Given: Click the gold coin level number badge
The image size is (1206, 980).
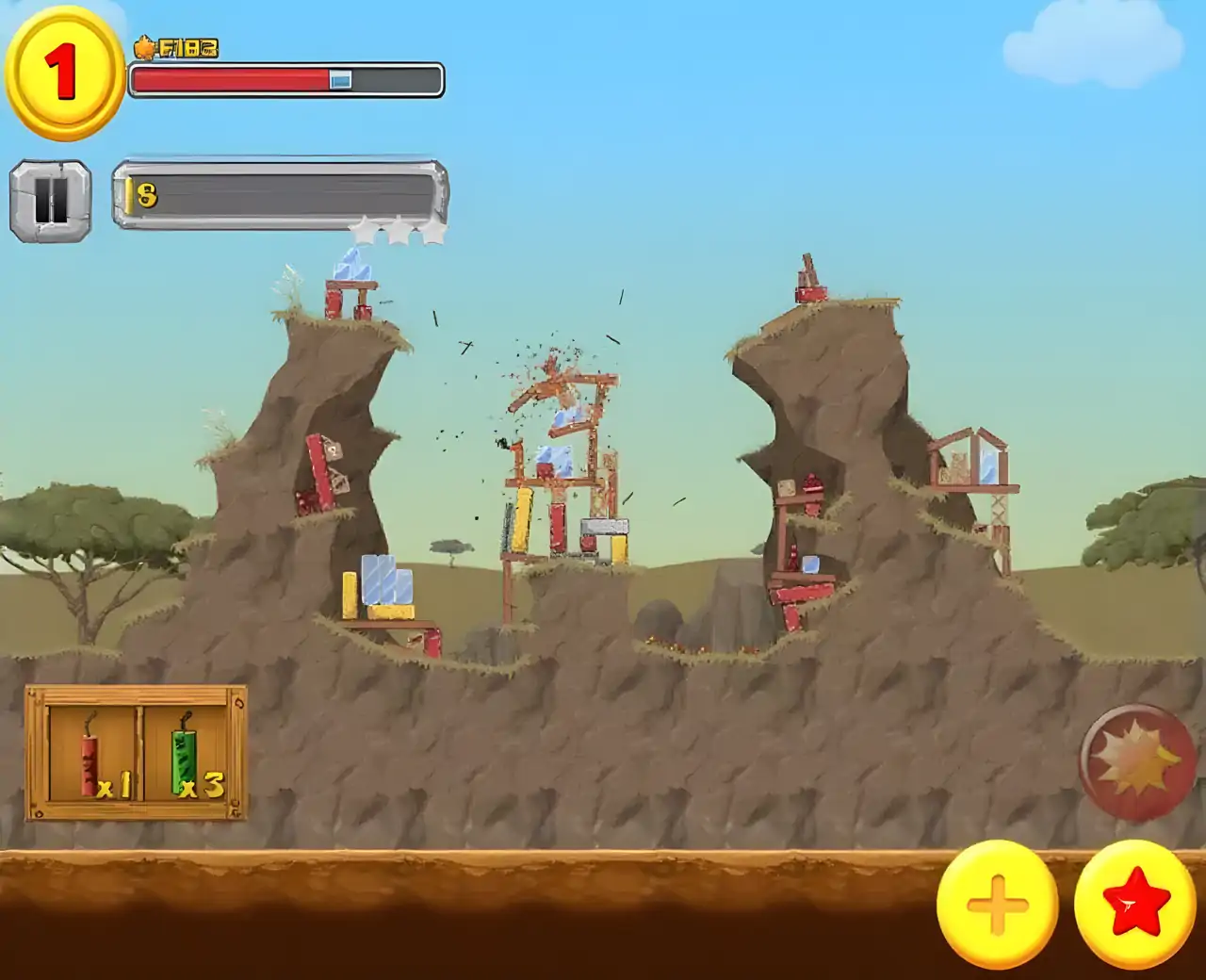Looking at the screenshot, I should [64, 72].
